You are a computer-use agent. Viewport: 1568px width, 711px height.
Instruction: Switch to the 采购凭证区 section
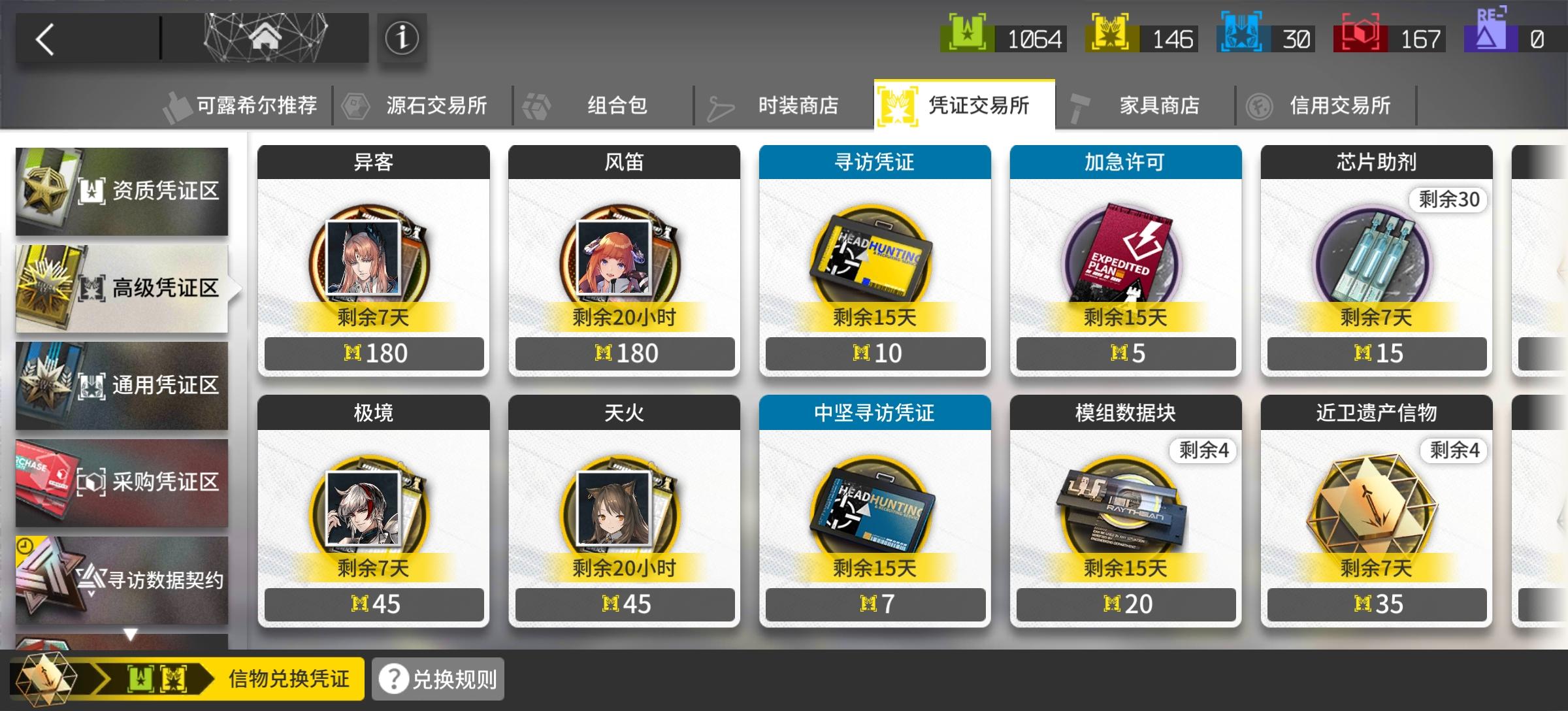(122, 482)
